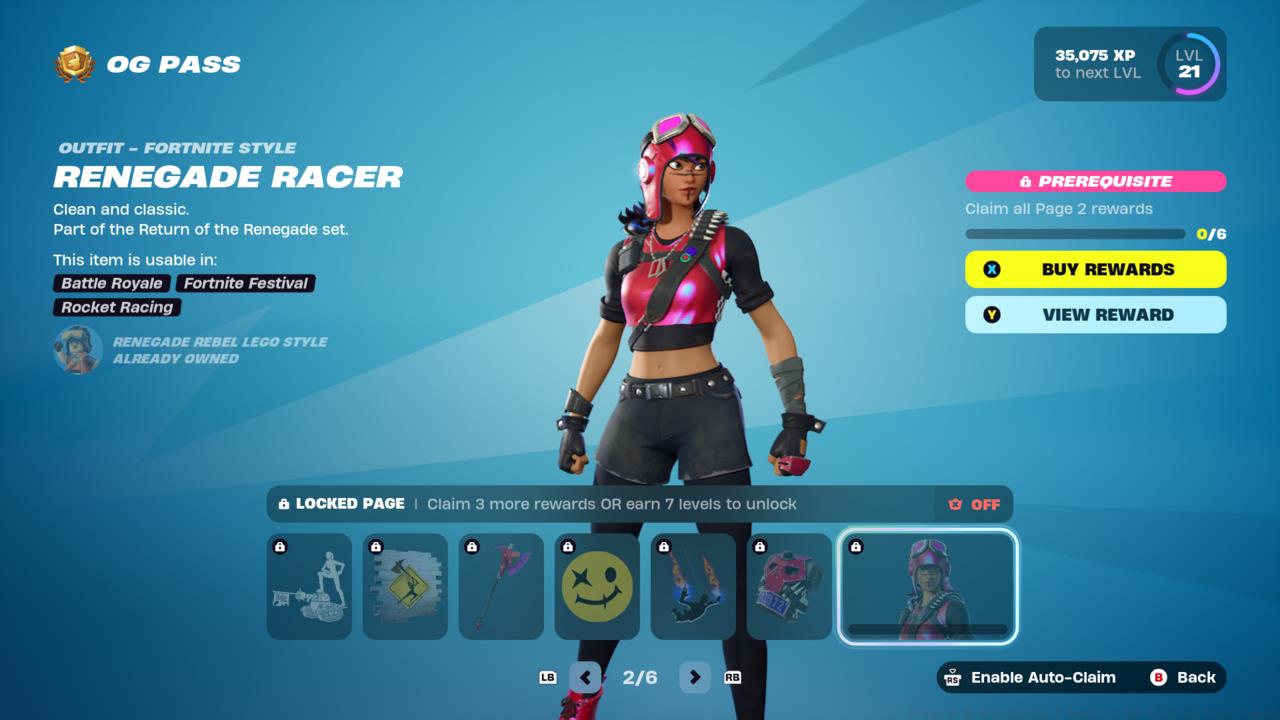View the Renegade Rebel LEGO style thumbnail

pyautogui.click(x=78, y=350)
